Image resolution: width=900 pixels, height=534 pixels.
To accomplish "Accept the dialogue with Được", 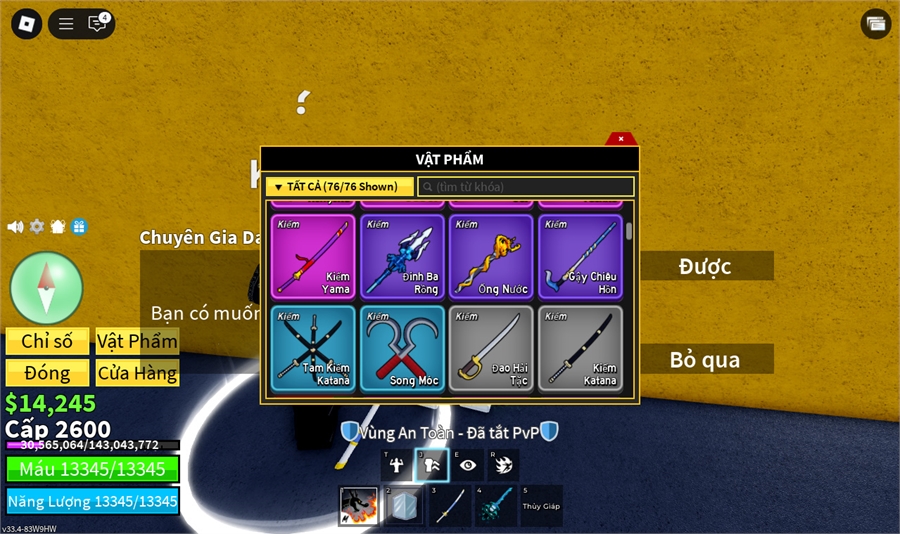I will coord(705,266).
